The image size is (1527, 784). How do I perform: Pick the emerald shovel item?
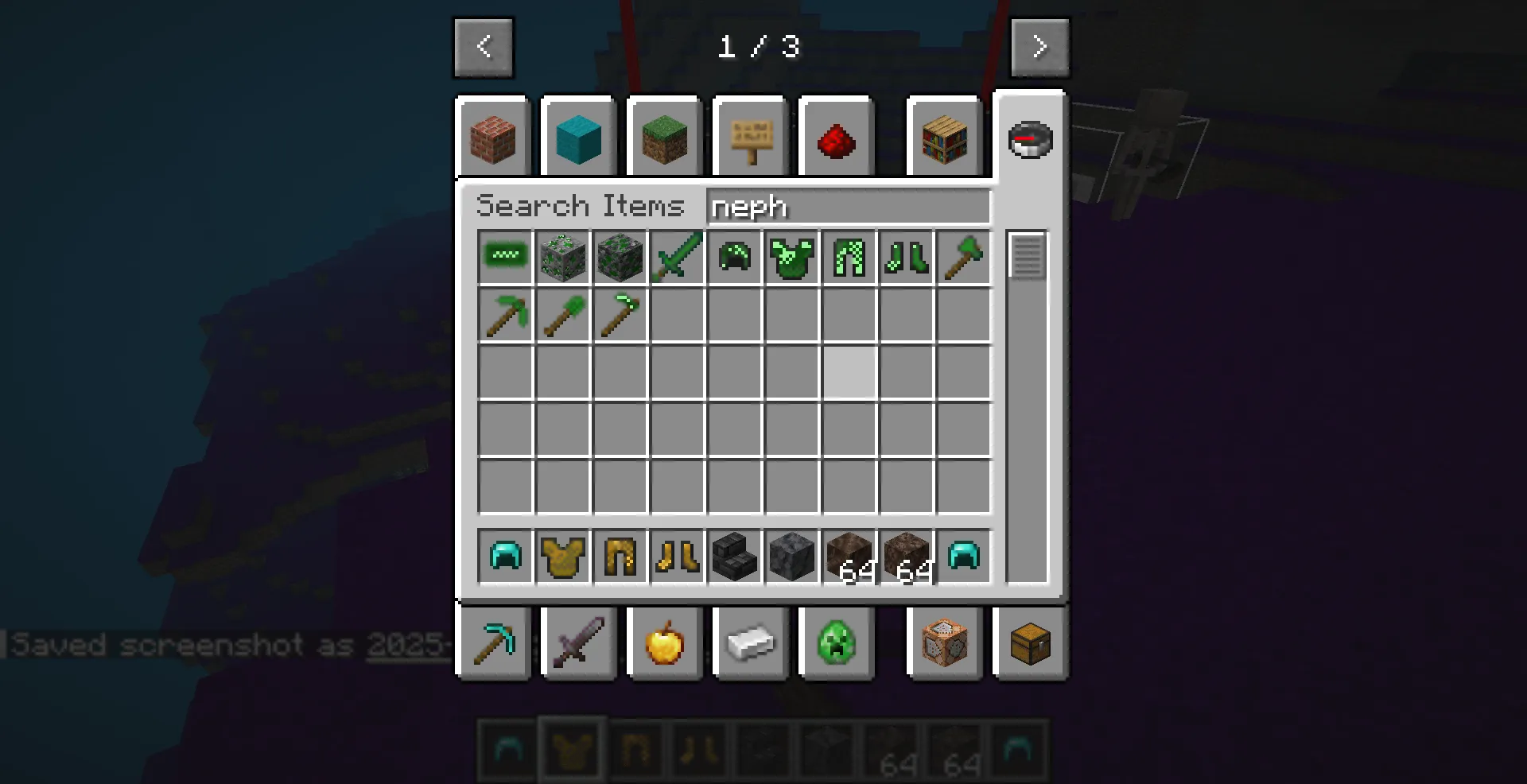click(563, 314)
